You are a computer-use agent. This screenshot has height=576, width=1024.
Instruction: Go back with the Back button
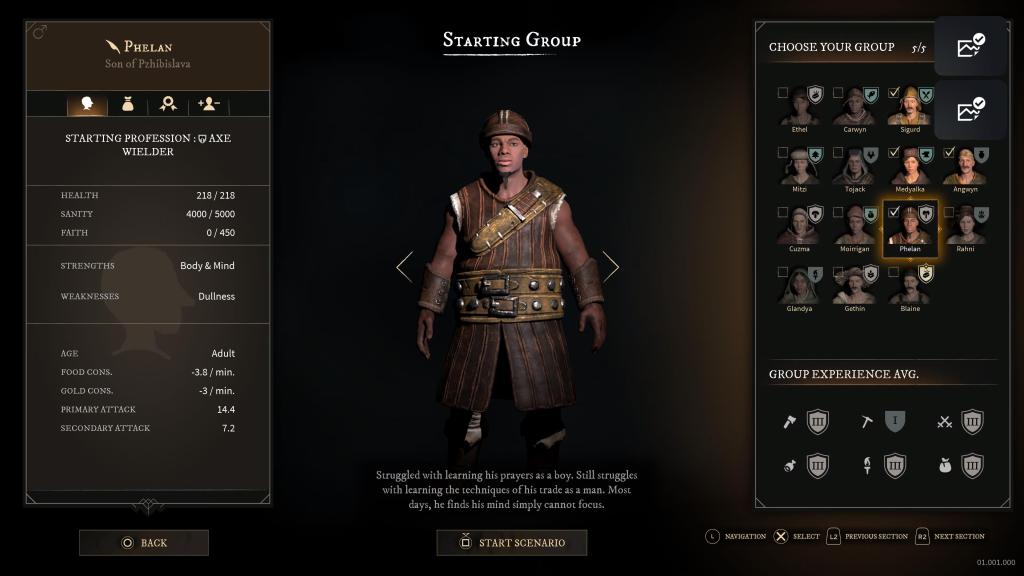tap(144, 543)
